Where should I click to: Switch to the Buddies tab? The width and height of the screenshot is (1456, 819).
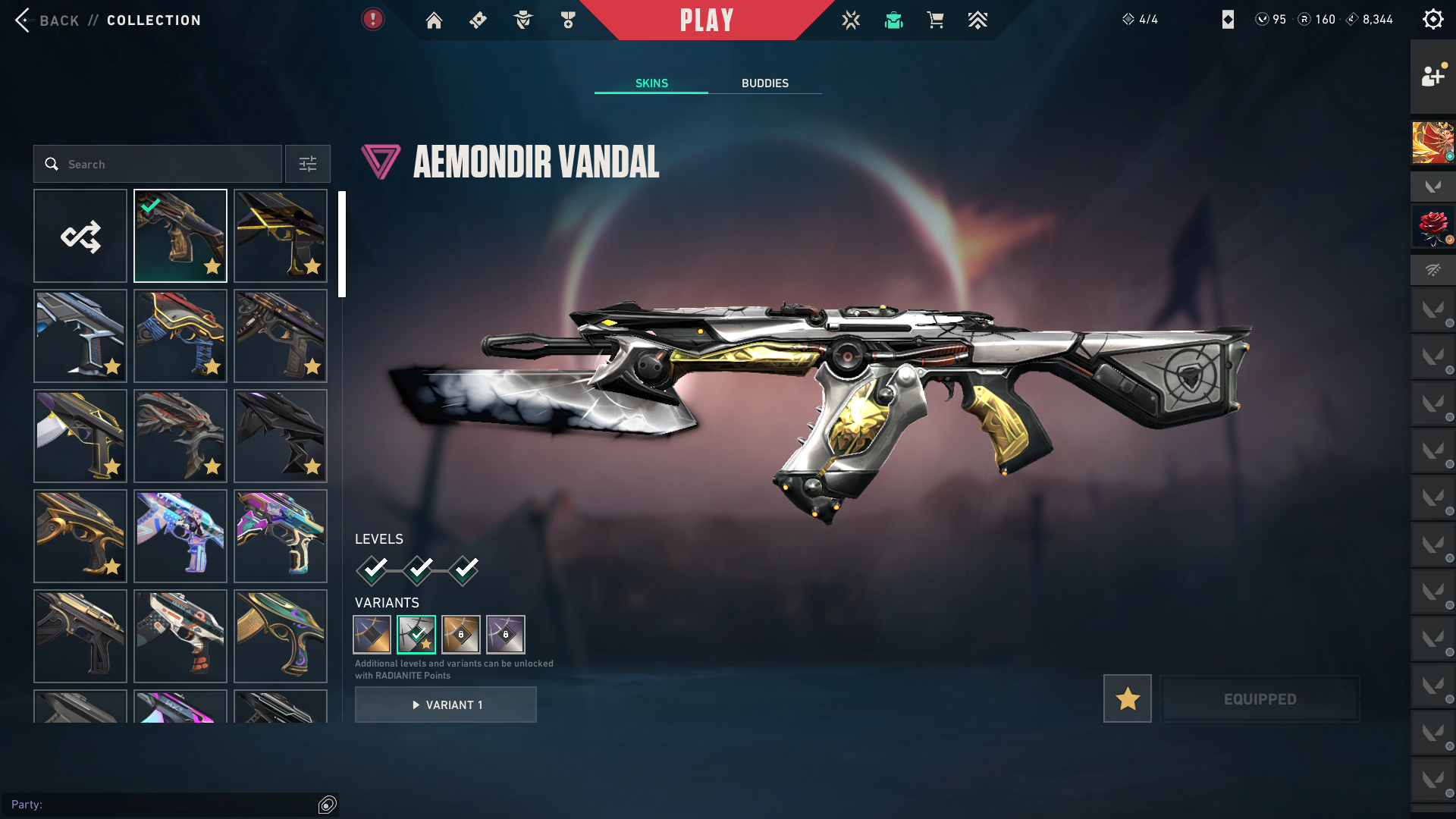click(x=764, y=83)
